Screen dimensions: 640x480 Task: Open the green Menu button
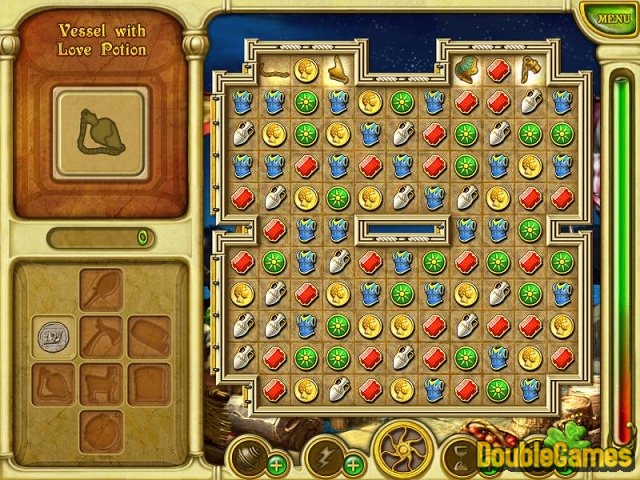point(606,17)
